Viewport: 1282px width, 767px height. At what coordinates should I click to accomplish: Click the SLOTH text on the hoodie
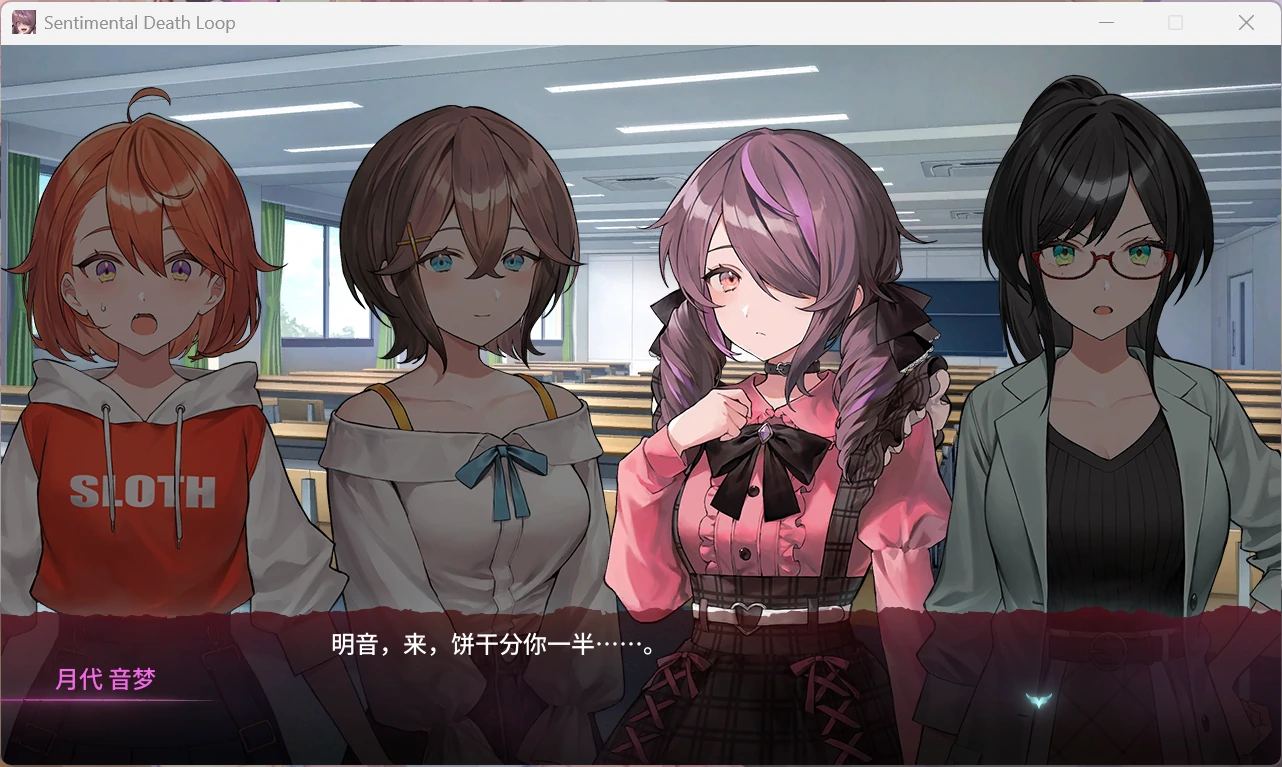141,489
